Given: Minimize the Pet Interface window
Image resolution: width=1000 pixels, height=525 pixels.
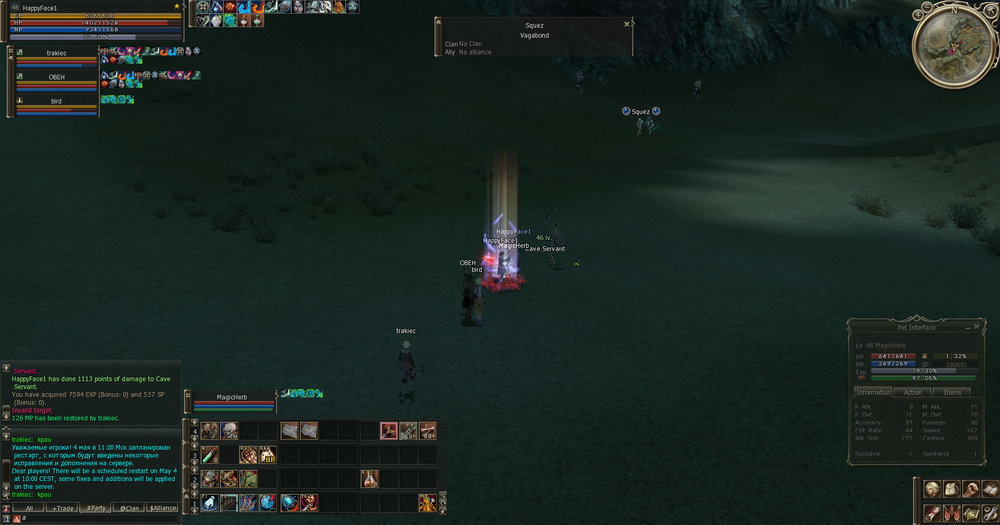Looking at the screenshot, I should coord(966,327).
